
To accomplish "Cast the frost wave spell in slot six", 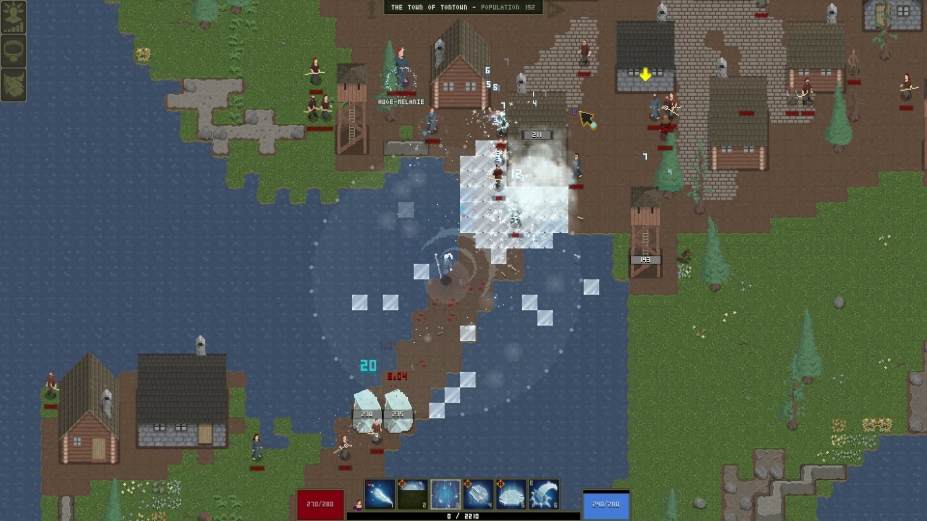I will point(544,494).
